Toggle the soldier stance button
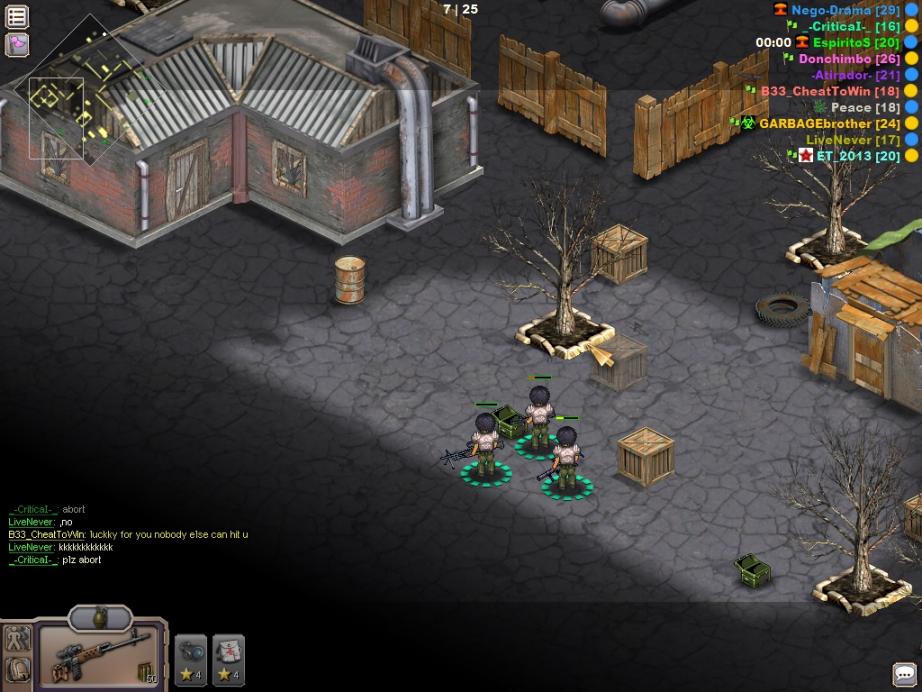Image resolution: width=922 pixels, height=692 pixels. tap(17, 638)
